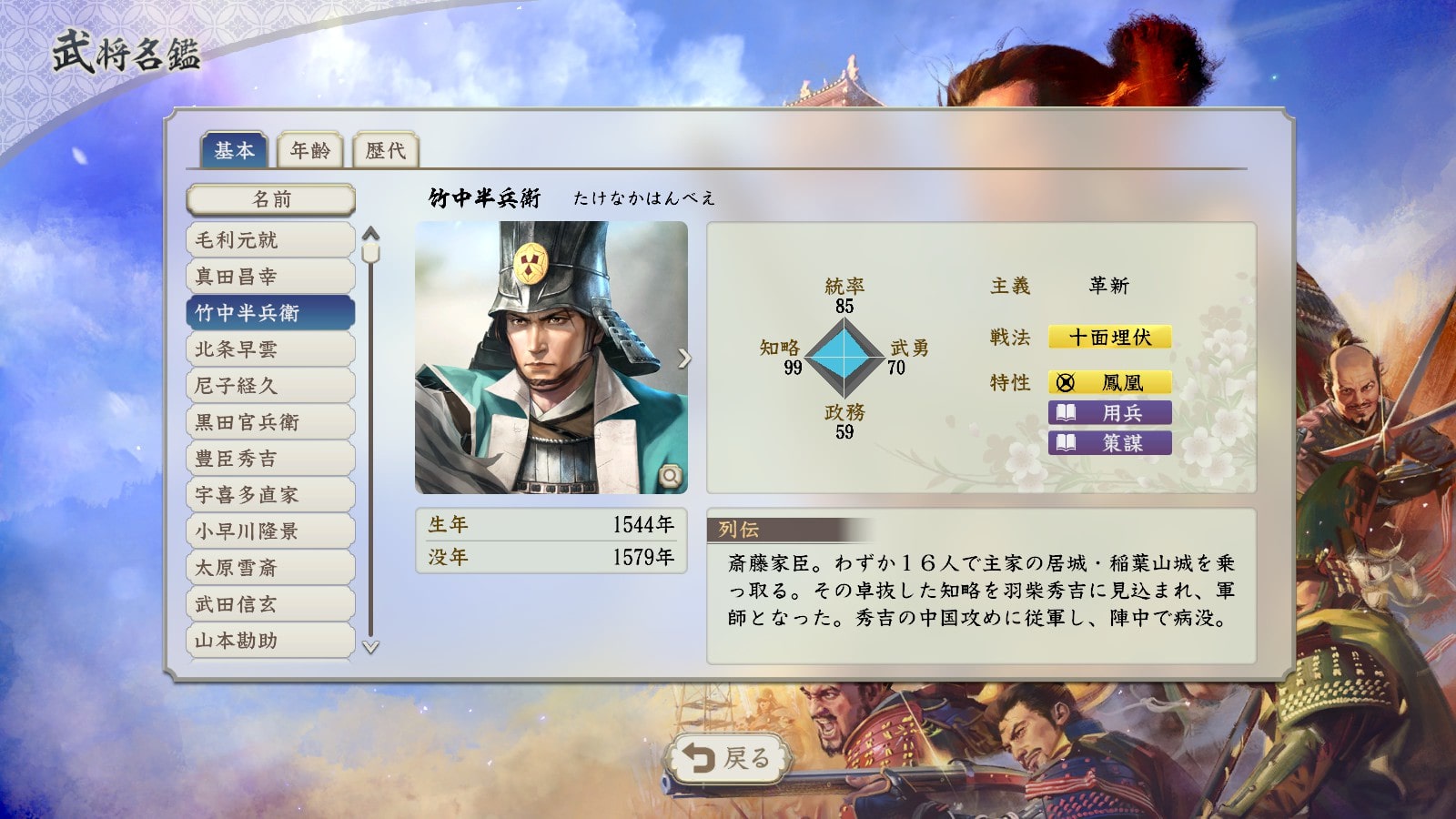Image resolution: width=1456 pixels, height=819 pixels.
Task: Click the 戻る back button
Action: pos(726,758)
